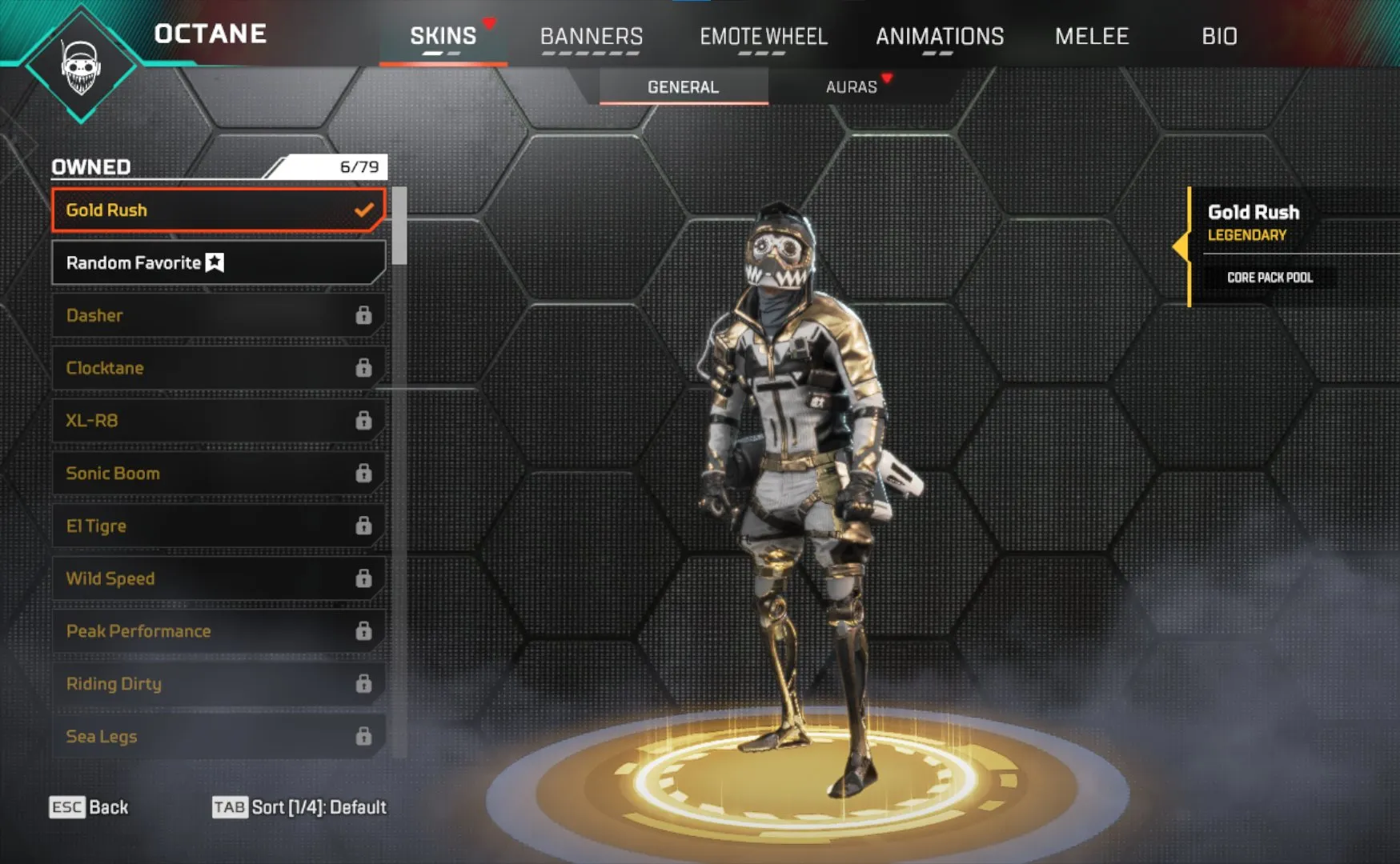Viewport: 1400px width, 864px height.
Task: Open the EMOTE WHEEL tab
Action: [764, 36]
